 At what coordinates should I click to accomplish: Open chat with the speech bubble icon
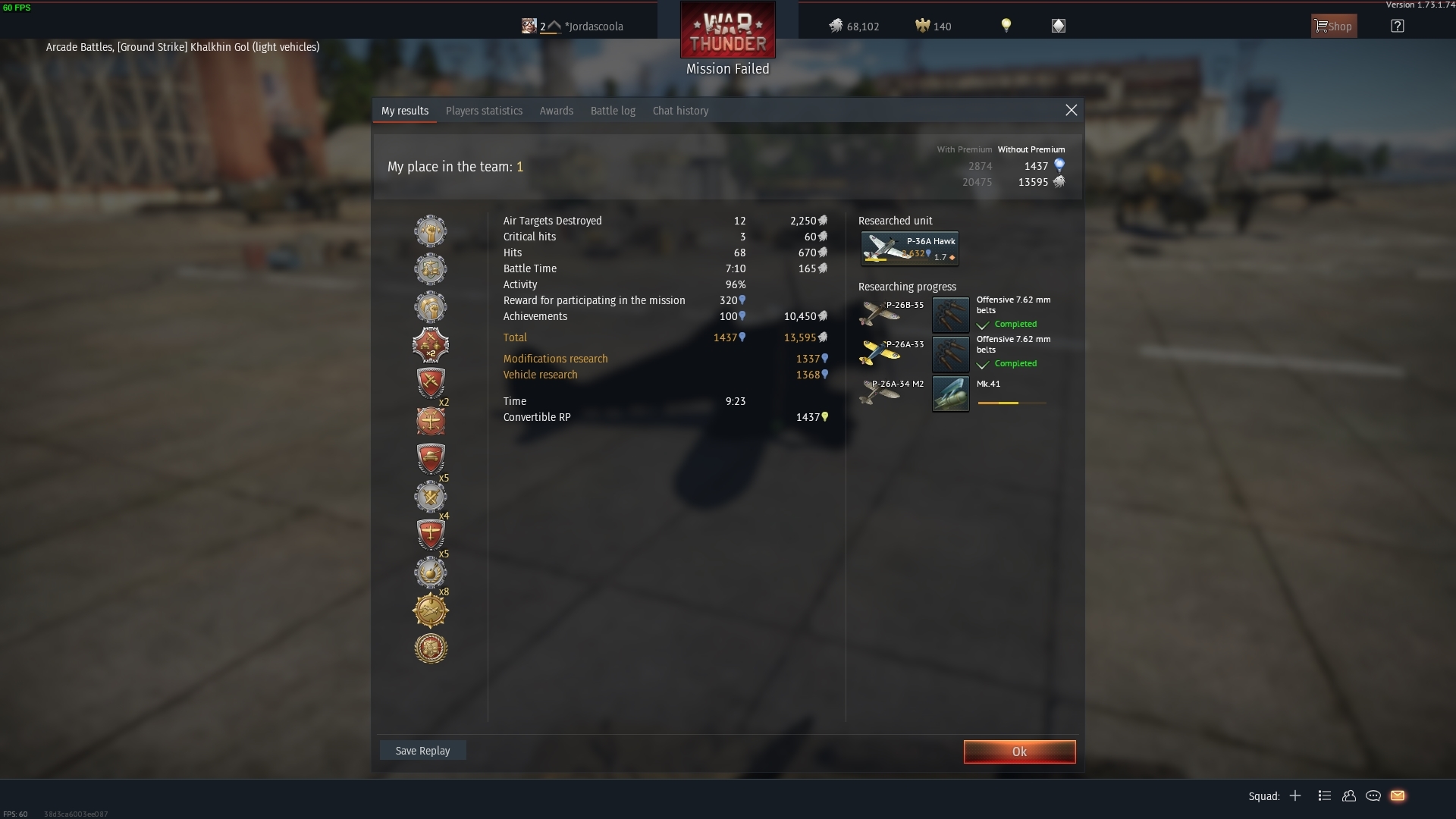click(x=1373, y=796)
